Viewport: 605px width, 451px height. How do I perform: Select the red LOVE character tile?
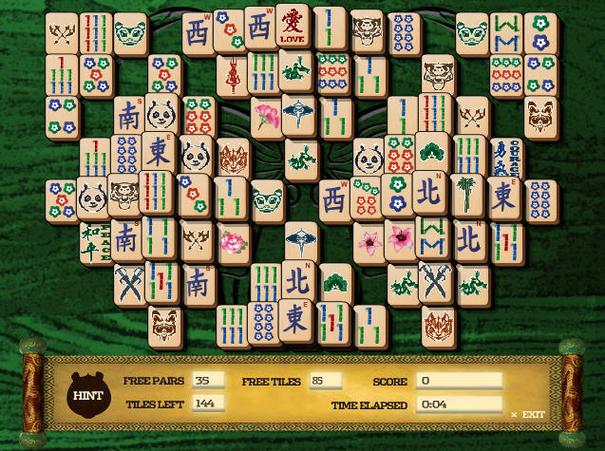pos(292,27)
